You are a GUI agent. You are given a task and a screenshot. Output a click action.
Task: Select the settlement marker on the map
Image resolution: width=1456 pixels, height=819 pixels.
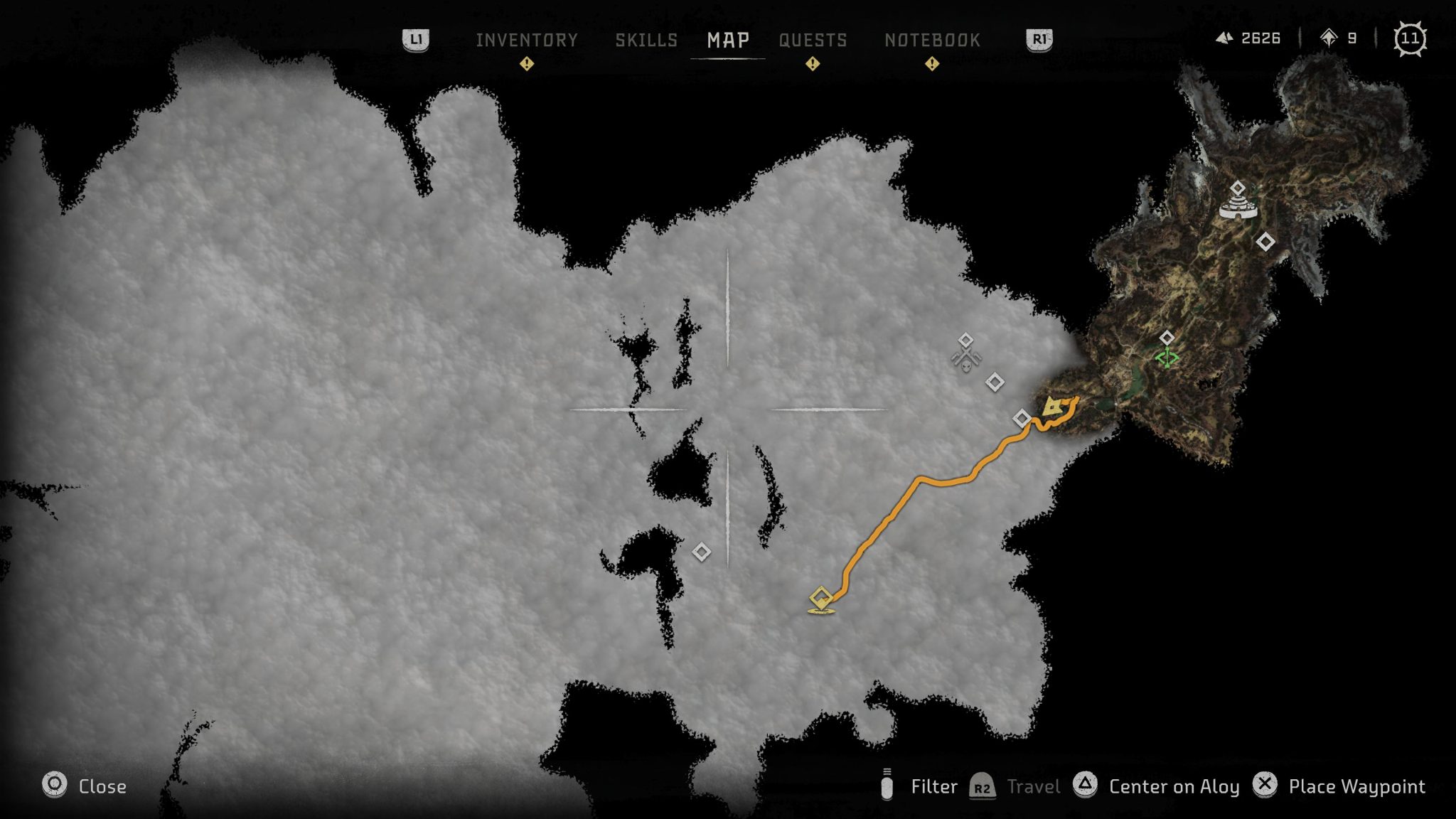pyautogui.click(x=1238, y=206)
